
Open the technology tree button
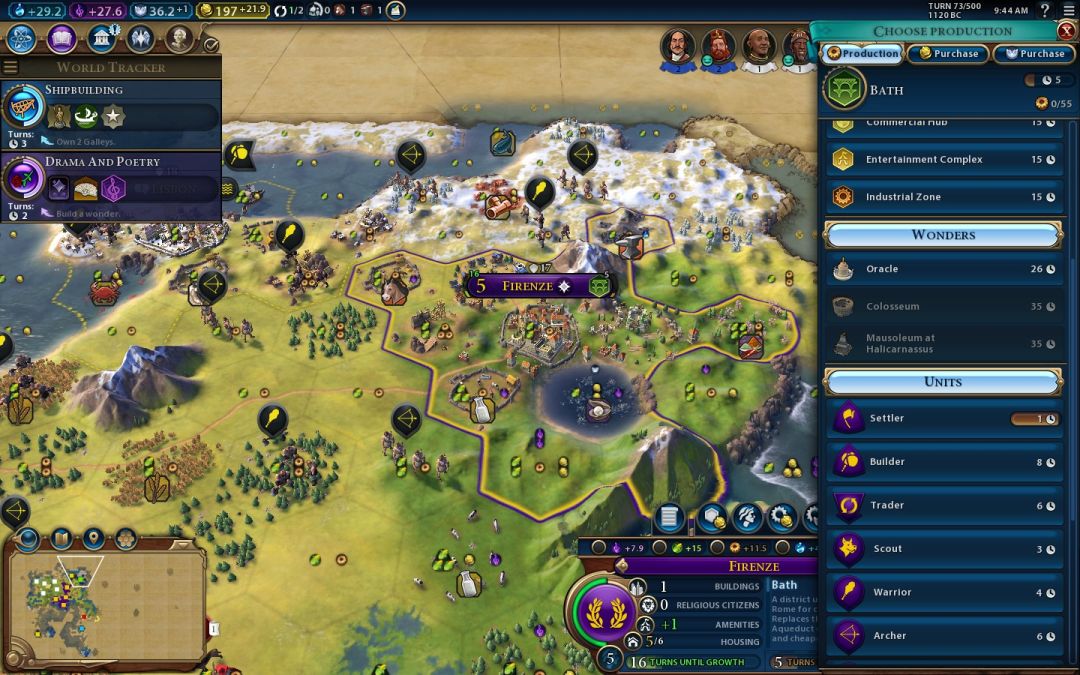21,39
